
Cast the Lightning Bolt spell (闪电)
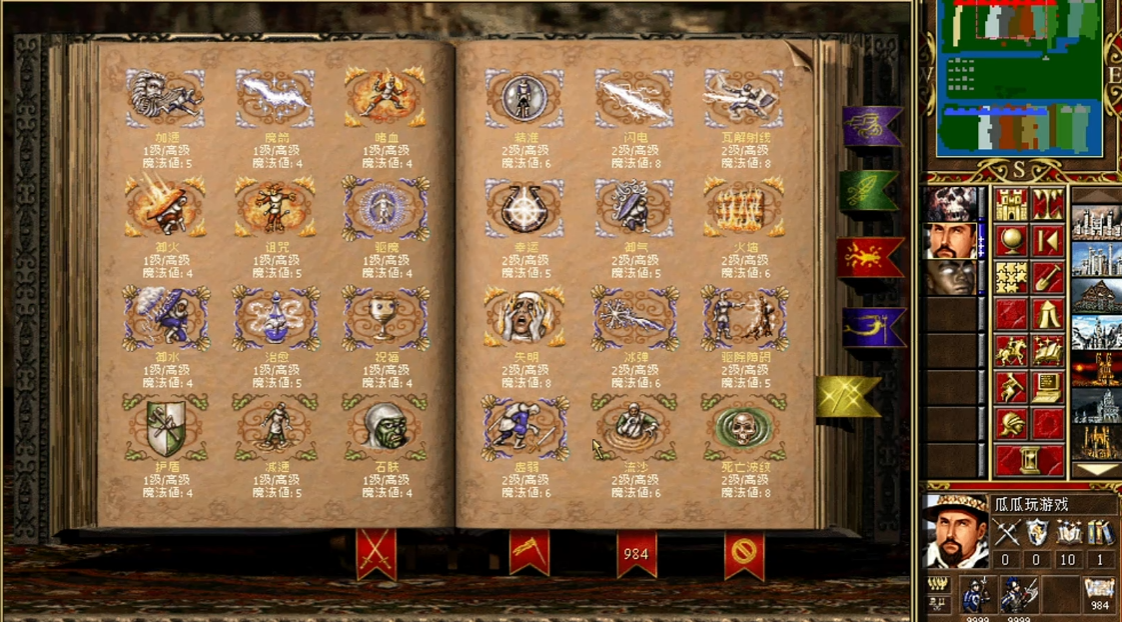634,98
